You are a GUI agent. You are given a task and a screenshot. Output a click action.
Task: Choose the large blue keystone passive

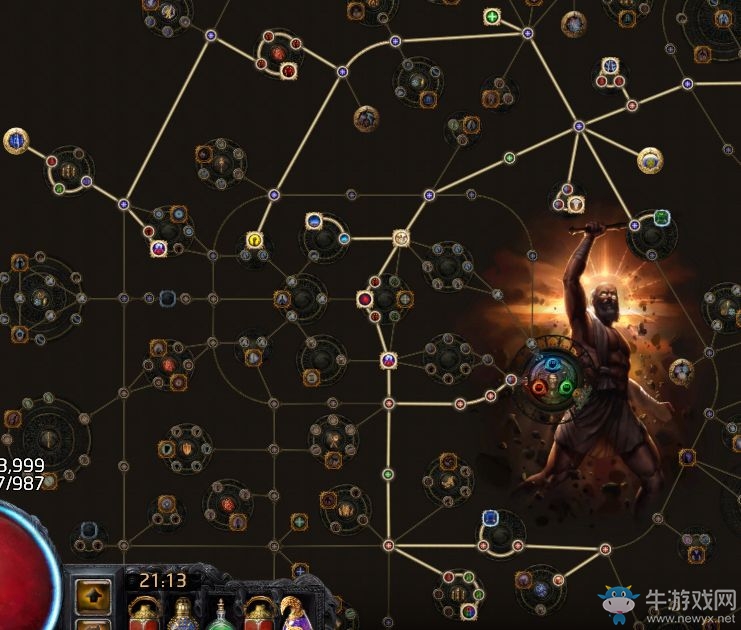[16, 141]
